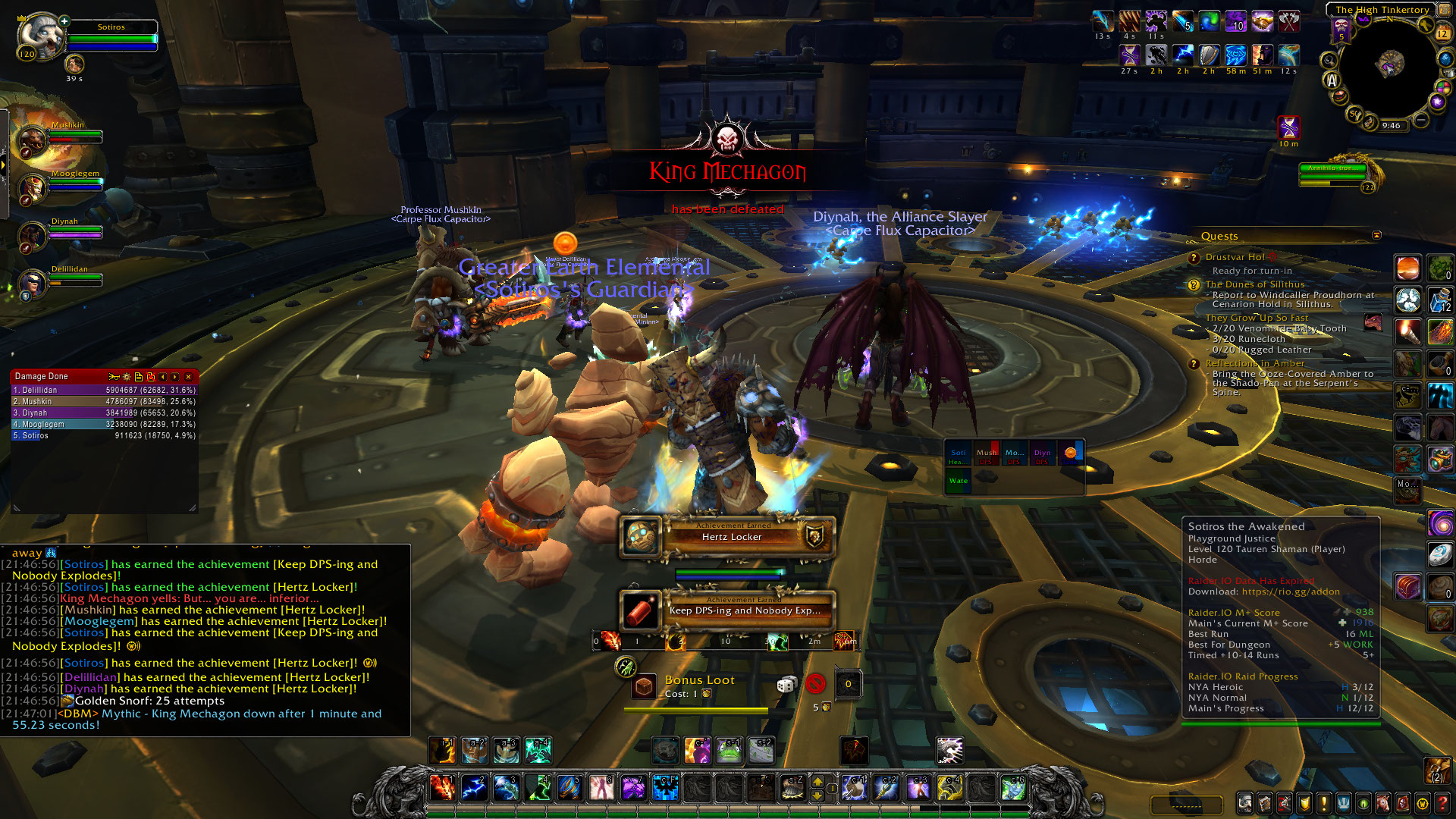This screenshot has width=1456, height=819.
Task: Cast the flame ability in hotbar slot 1
Action: [442, 788]
